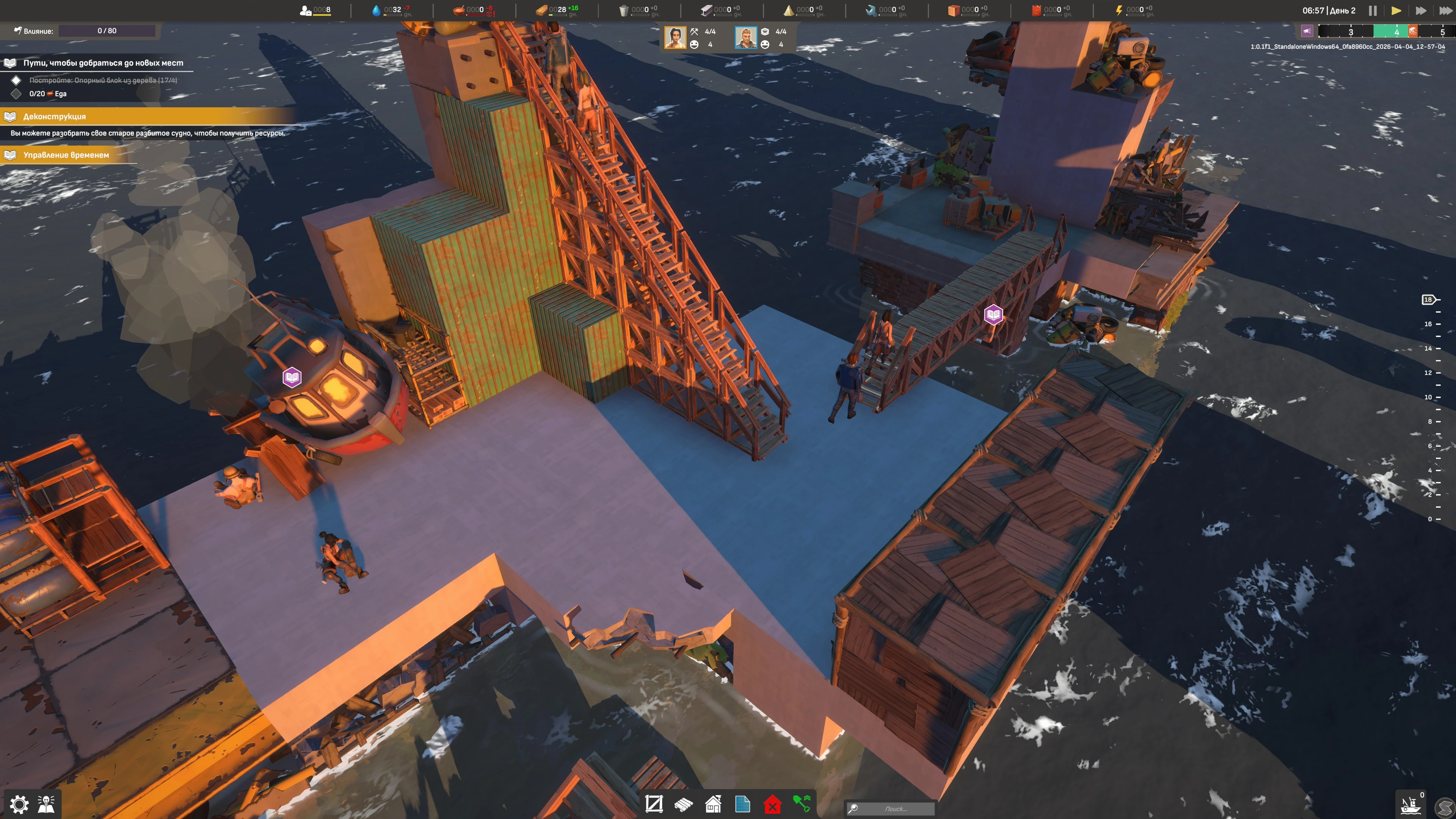Select the orange-haired man worker portrait
Viewport: 1456px width, 819px height.
tap(745, 38)
